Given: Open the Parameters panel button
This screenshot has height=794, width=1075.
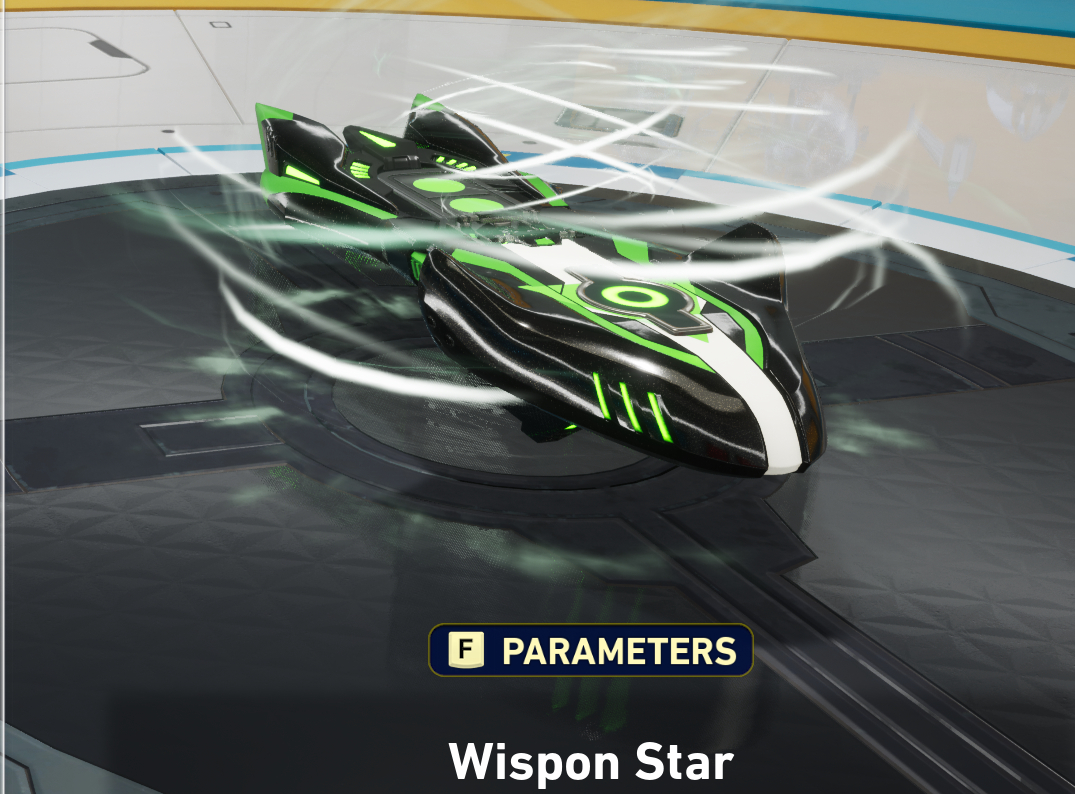Looking at the screenshot, I should click(591, 651).
